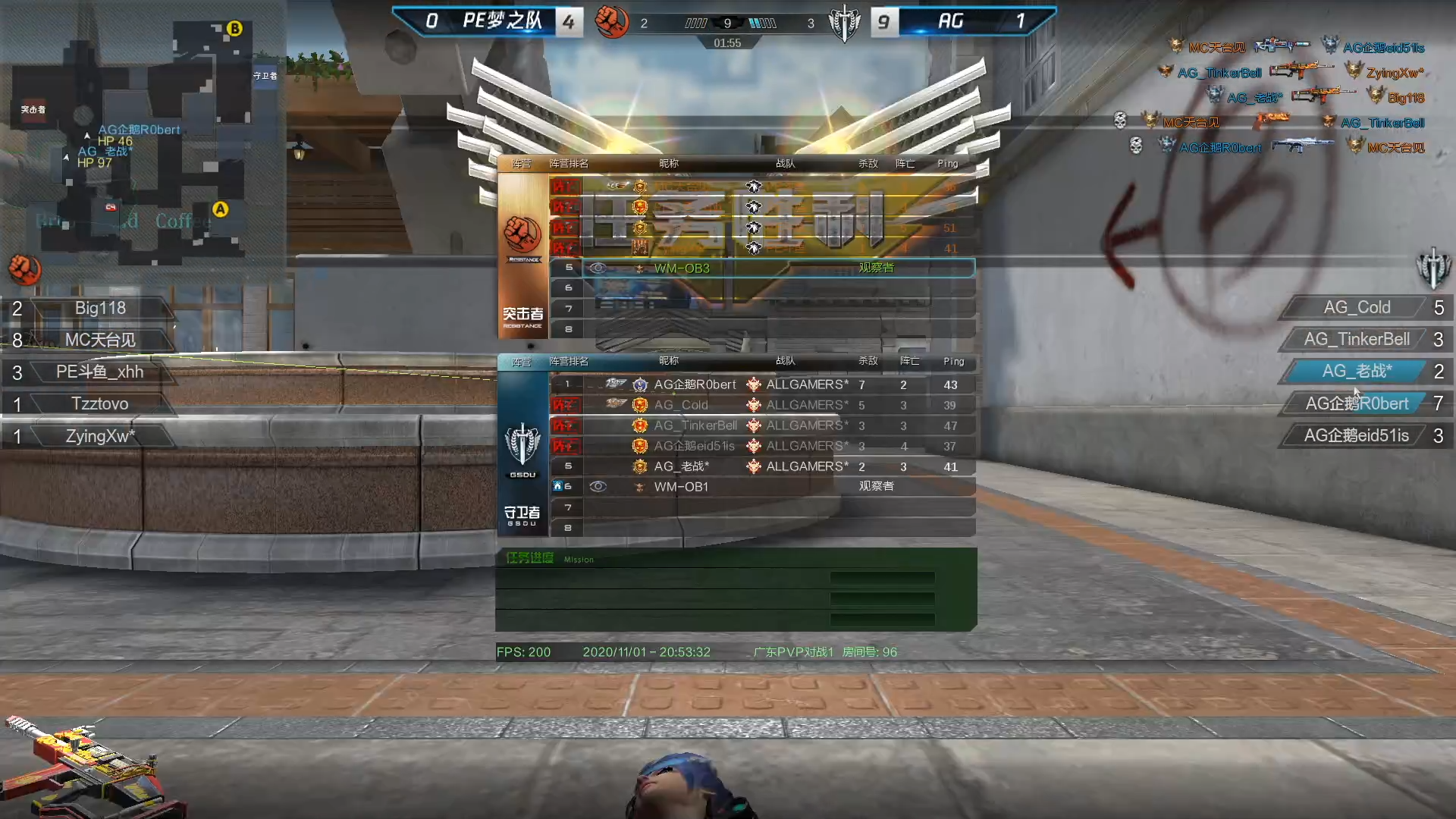Viewport: 1456px width, 819px height.
Task: Spectate AG_Cold from the right list
Action: click(x=1356, y=307)
